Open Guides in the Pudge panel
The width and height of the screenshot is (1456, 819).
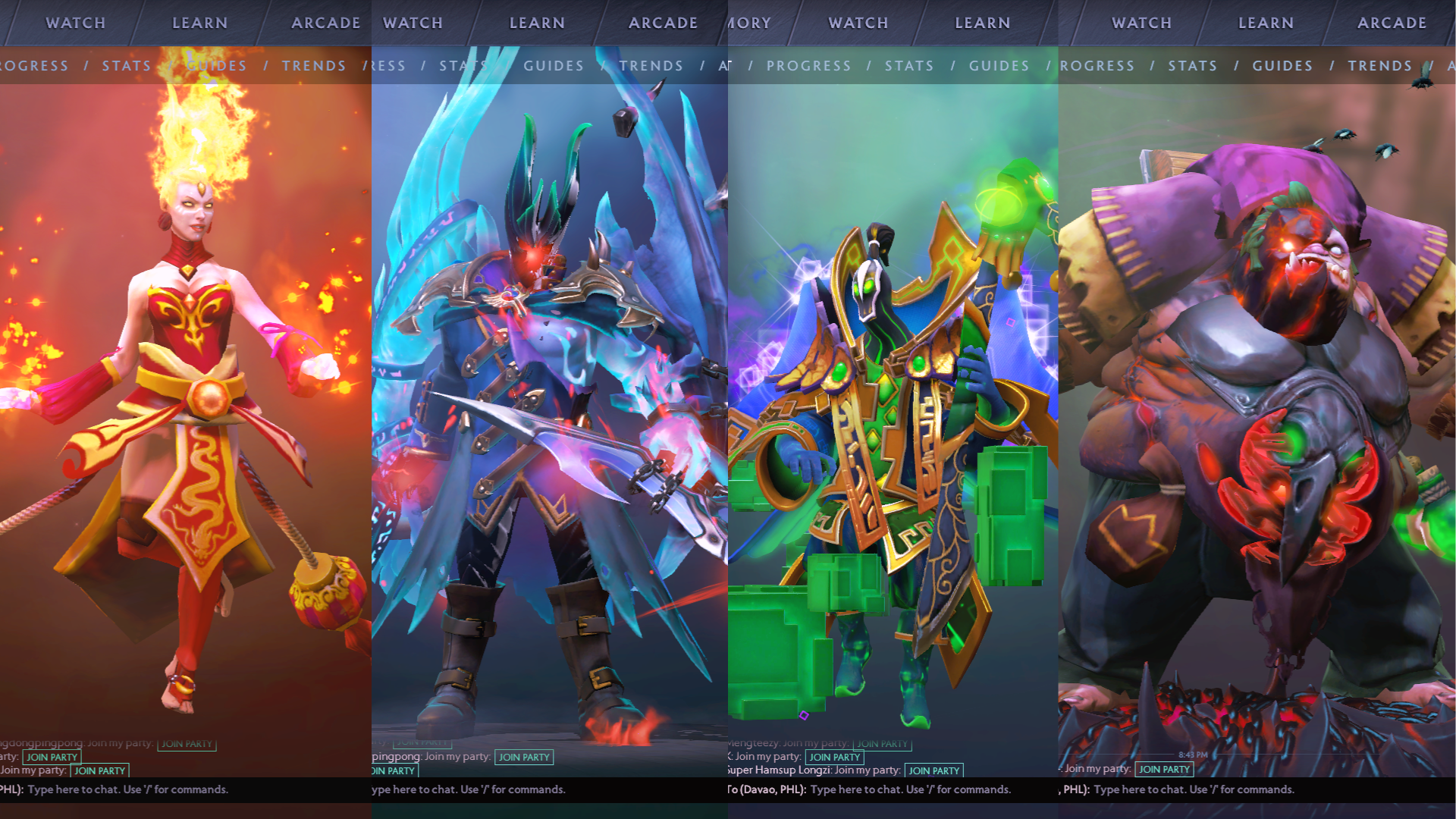(x=1282, y=66)
